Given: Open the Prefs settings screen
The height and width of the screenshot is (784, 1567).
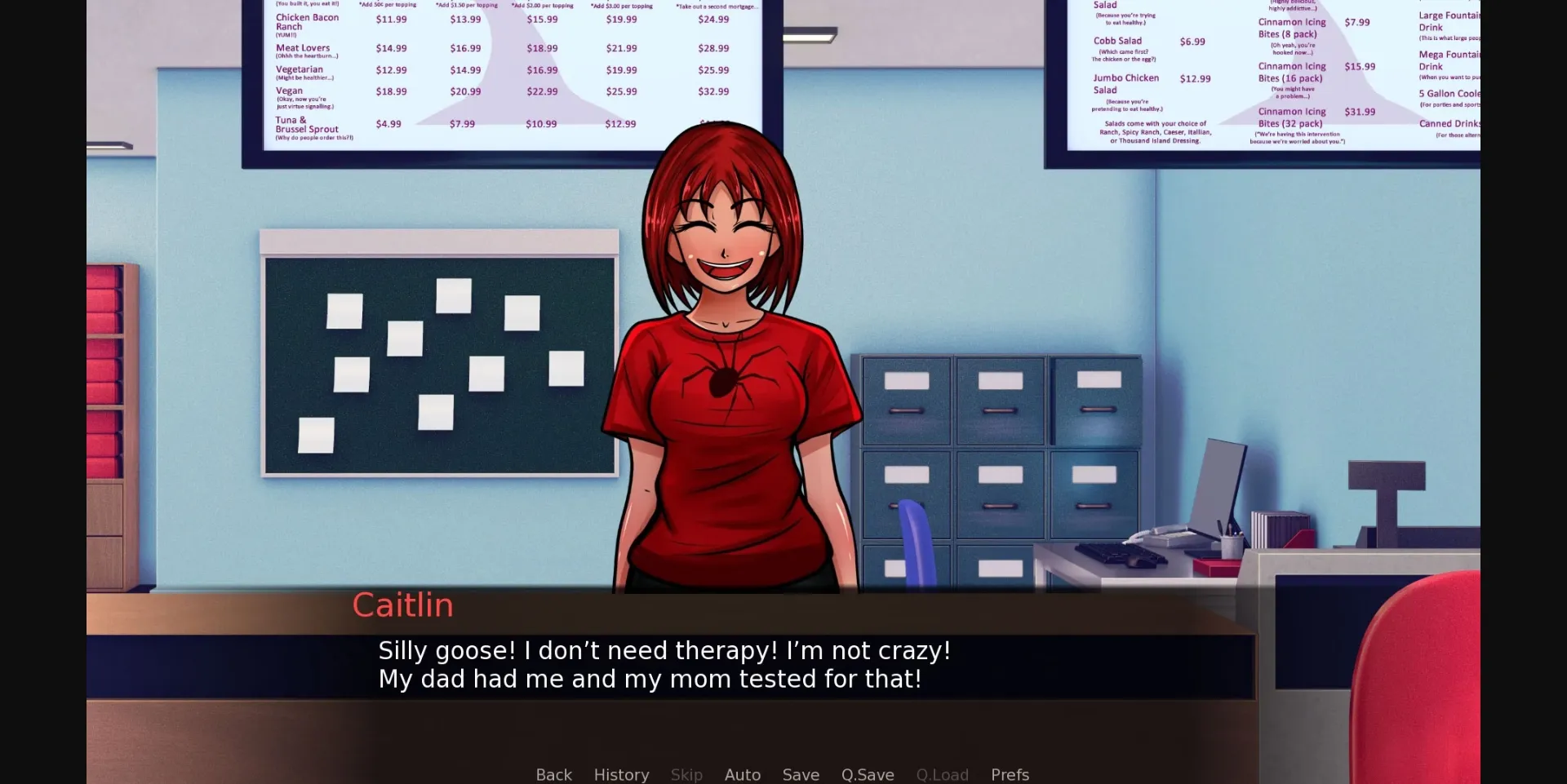Looking at the screenshot, I should [1010, 774].
